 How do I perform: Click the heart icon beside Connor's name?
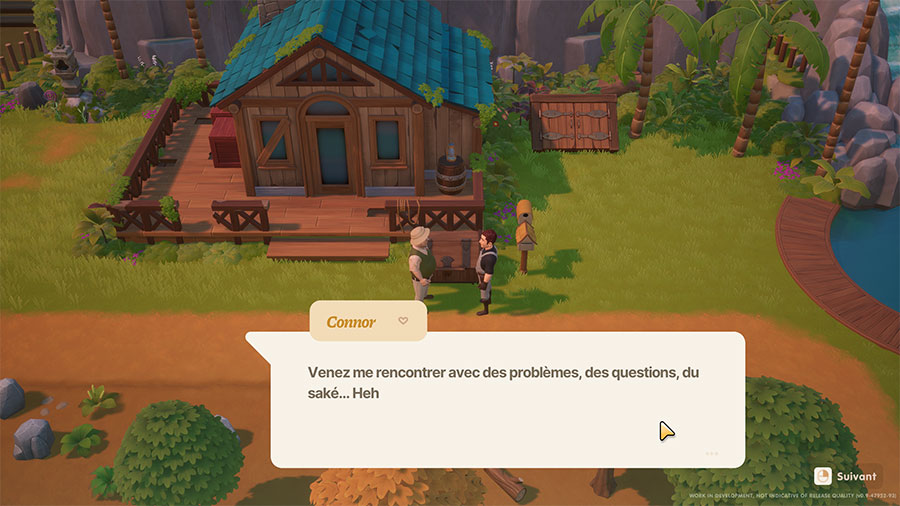tap(403, 321)
